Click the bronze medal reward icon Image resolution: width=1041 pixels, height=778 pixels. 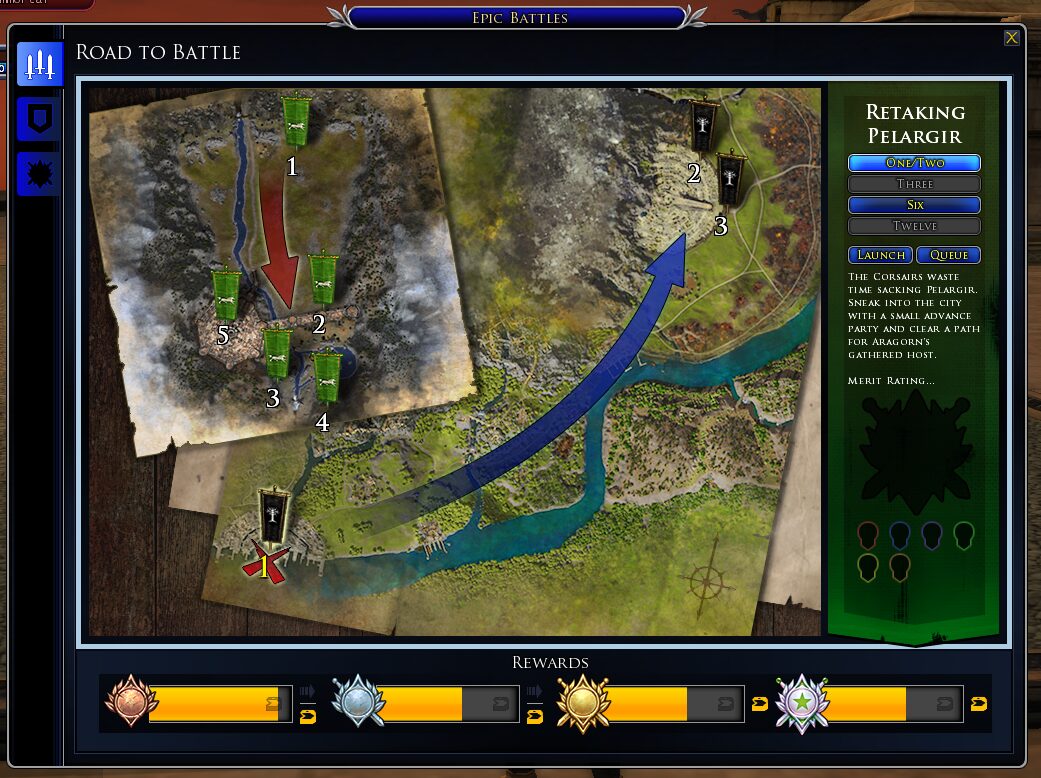click(x=127, y=702)
